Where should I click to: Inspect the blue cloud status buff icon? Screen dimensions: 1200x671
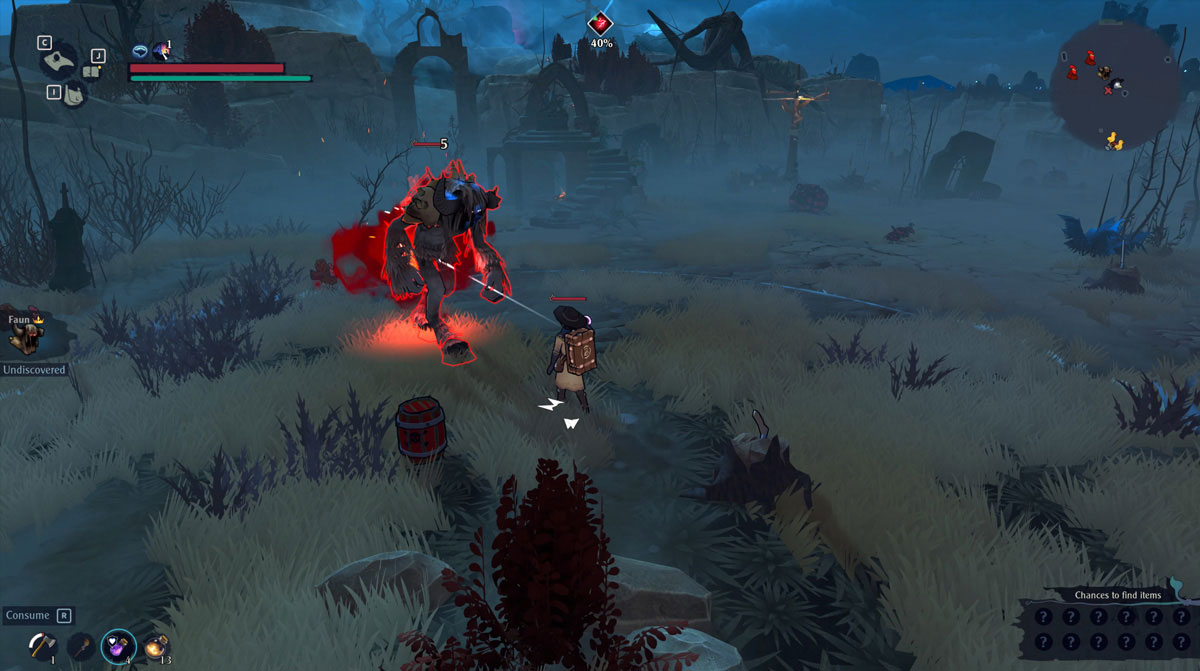(140, 51)
